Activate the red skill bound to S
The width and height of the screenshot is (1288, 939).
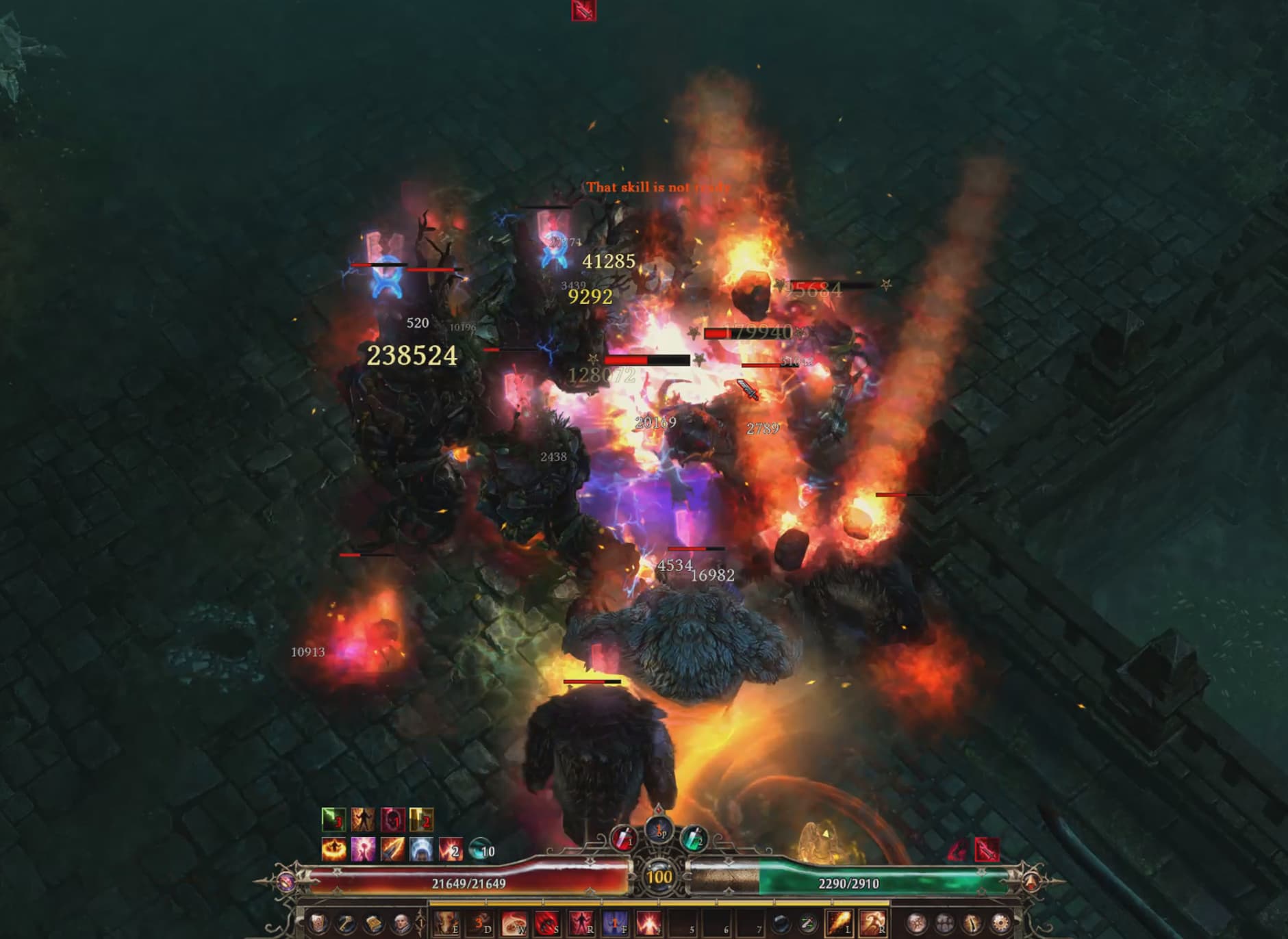[x=547, y=924]
